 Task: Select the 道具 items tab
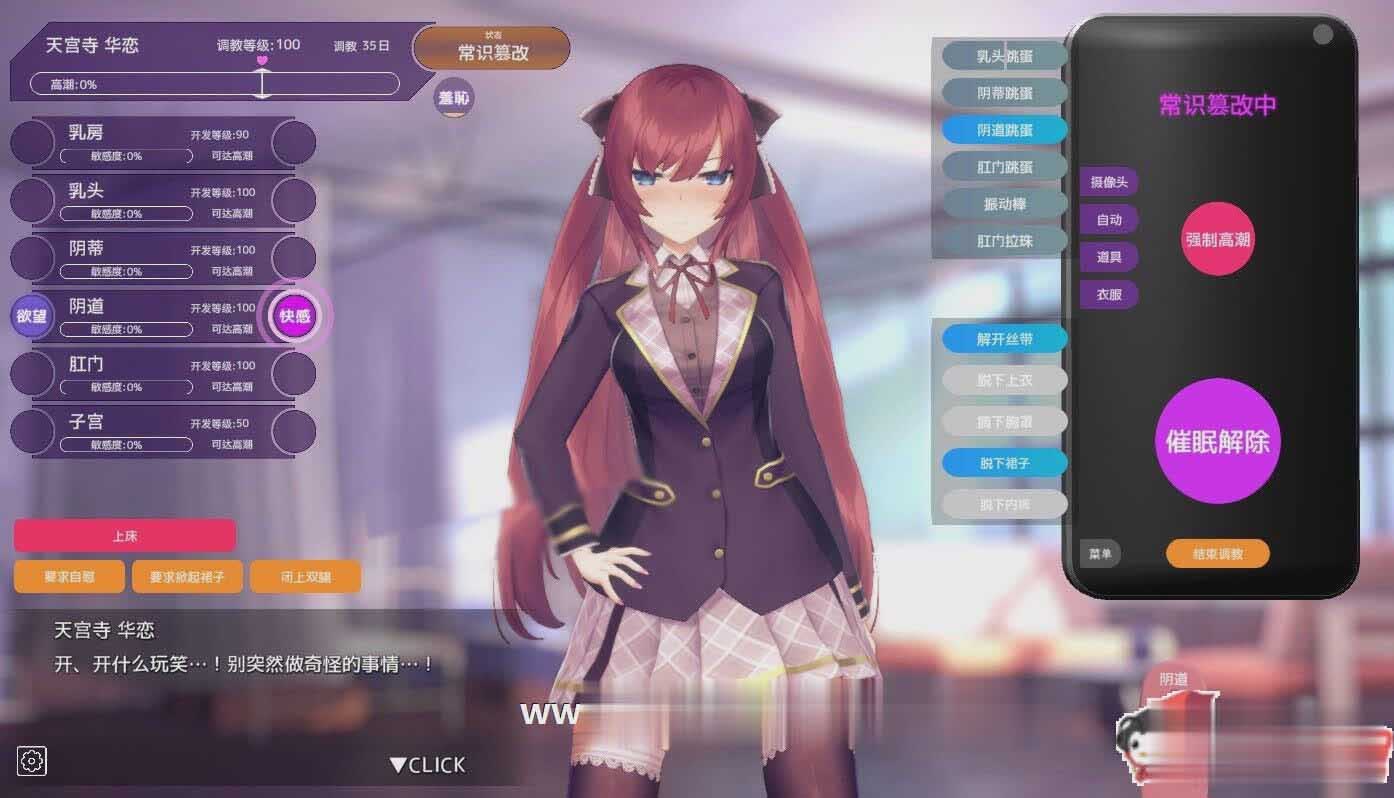pyautogui.click(x=1108, y=257)
